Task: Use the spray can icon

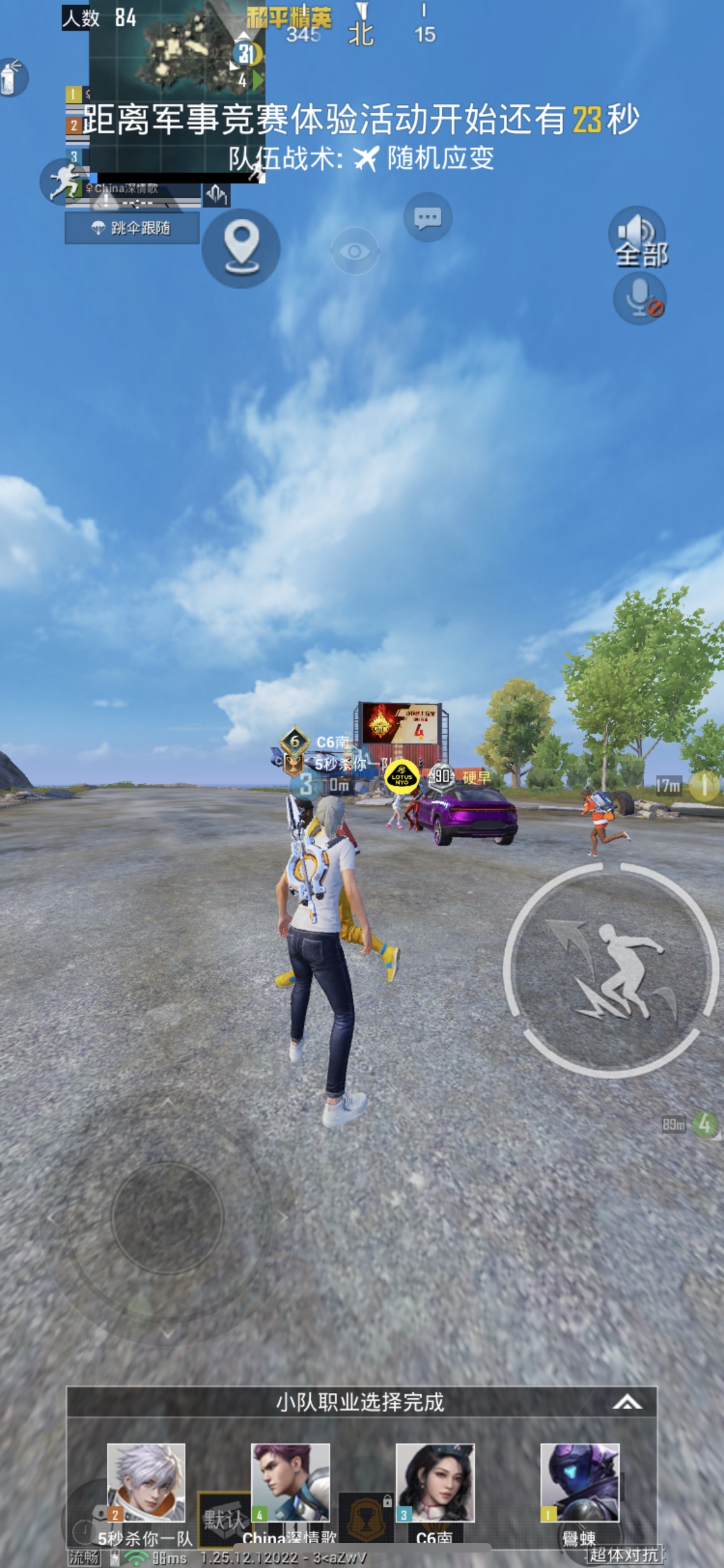Action: pos(12,77)
